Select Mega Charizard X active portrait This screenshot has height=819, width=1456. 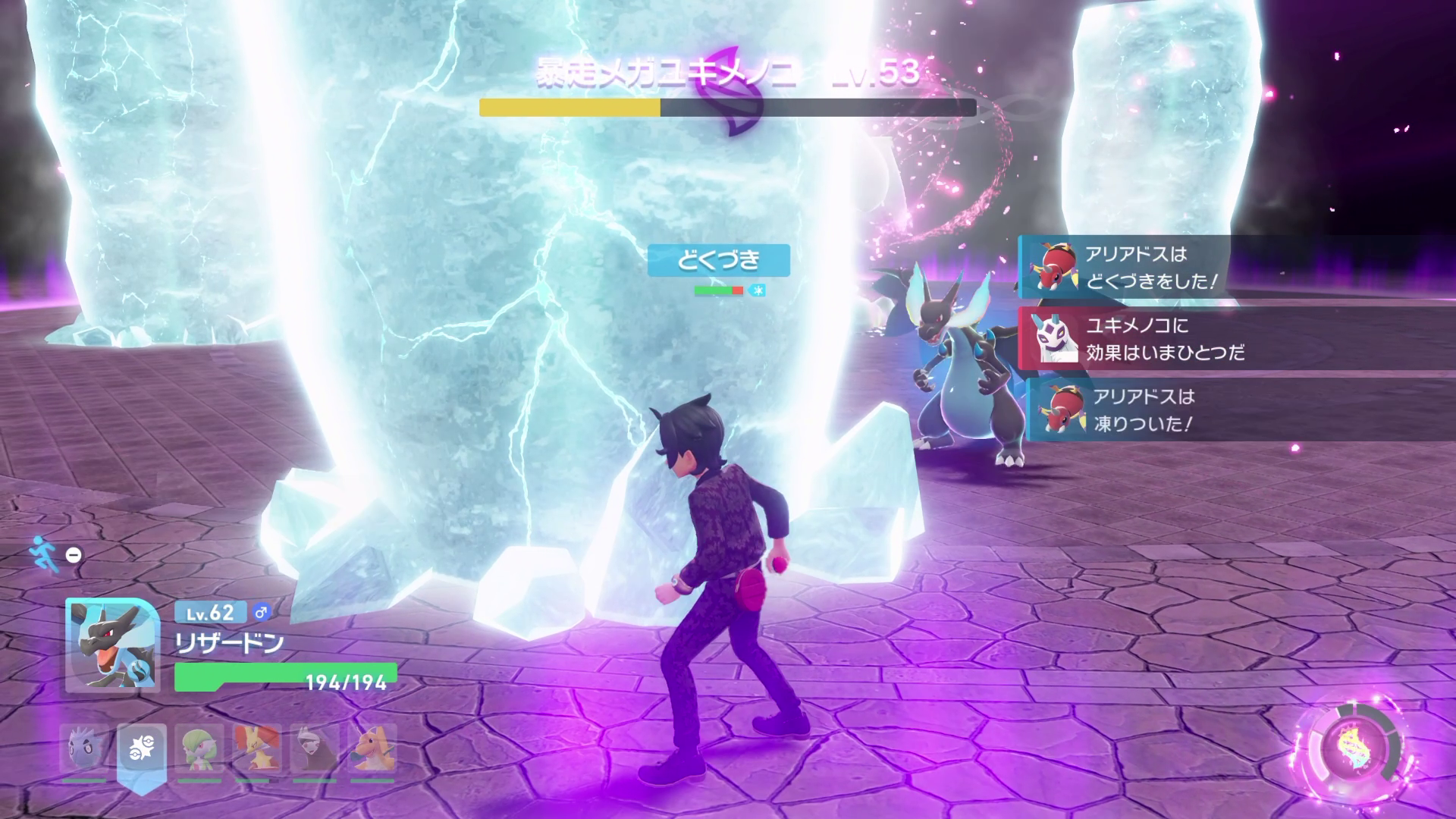[112, 645]
